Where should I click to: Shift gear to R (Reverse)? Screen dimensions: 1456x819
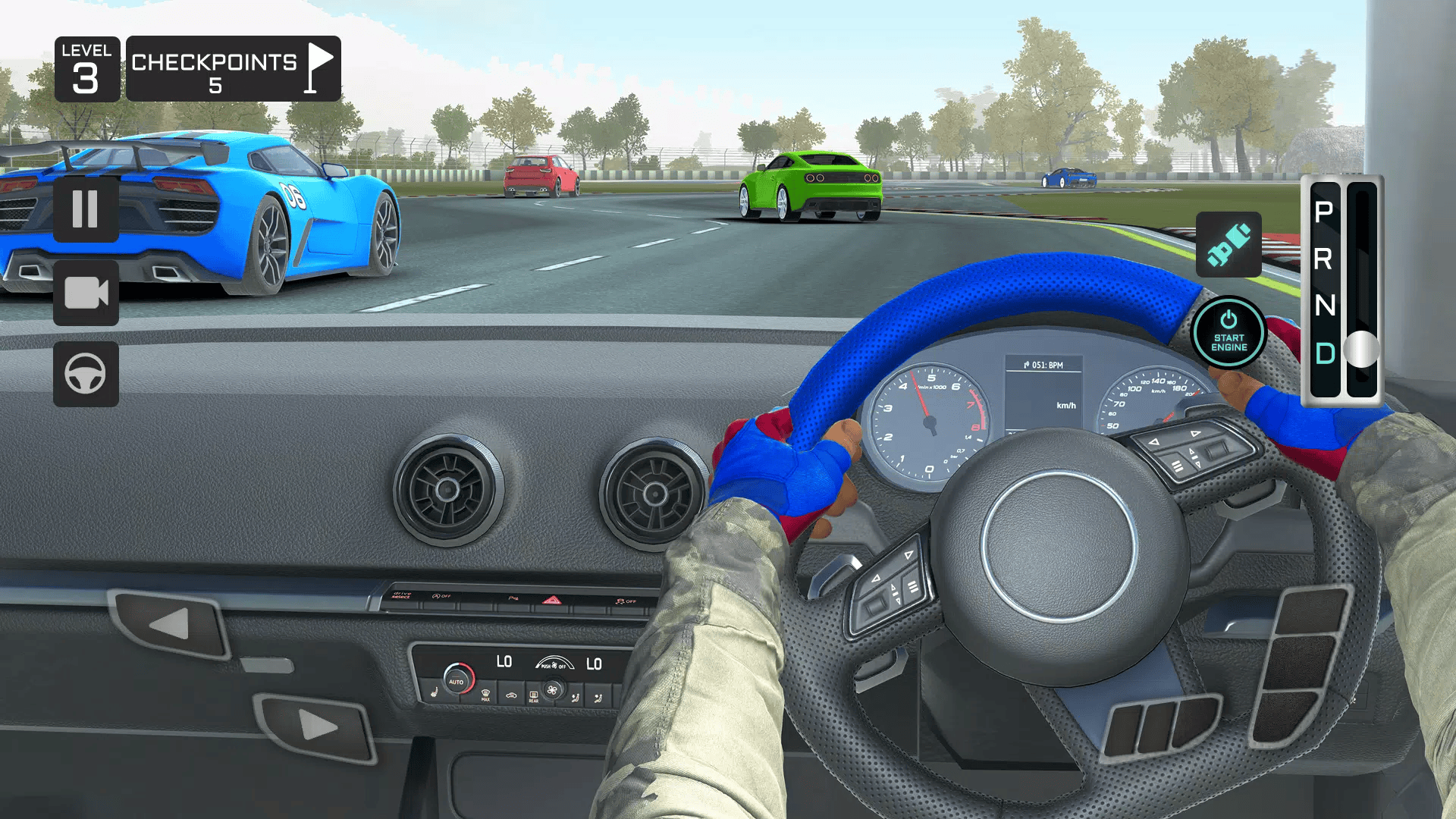[x=1324, y=259]
